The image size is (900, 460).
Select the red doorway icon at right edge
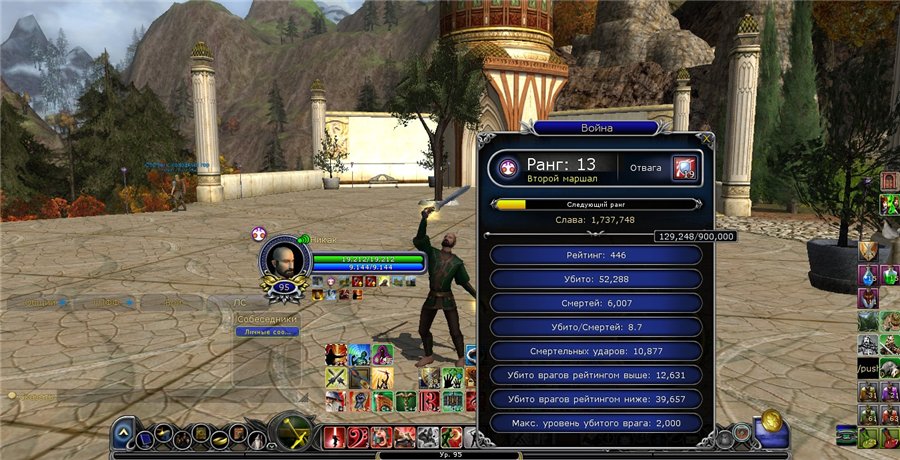click(890, 181)
